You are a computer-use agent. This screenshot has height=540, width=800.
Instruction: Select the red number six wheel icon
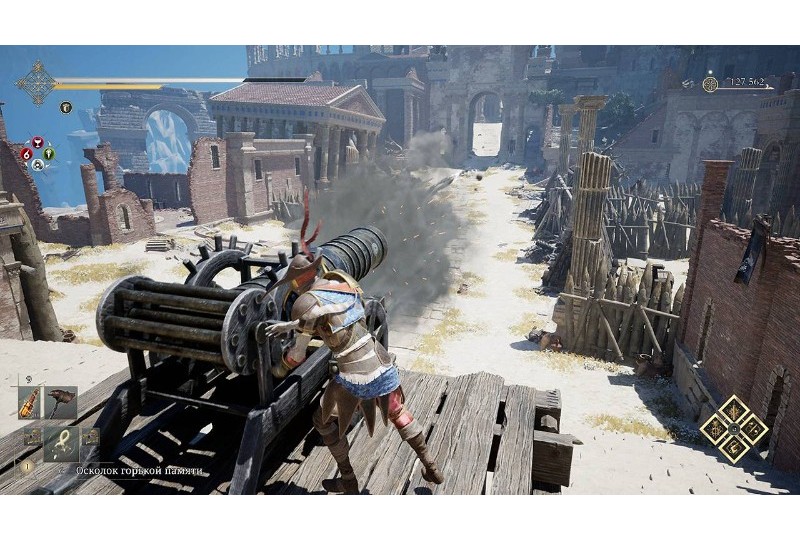pos(25,155)
